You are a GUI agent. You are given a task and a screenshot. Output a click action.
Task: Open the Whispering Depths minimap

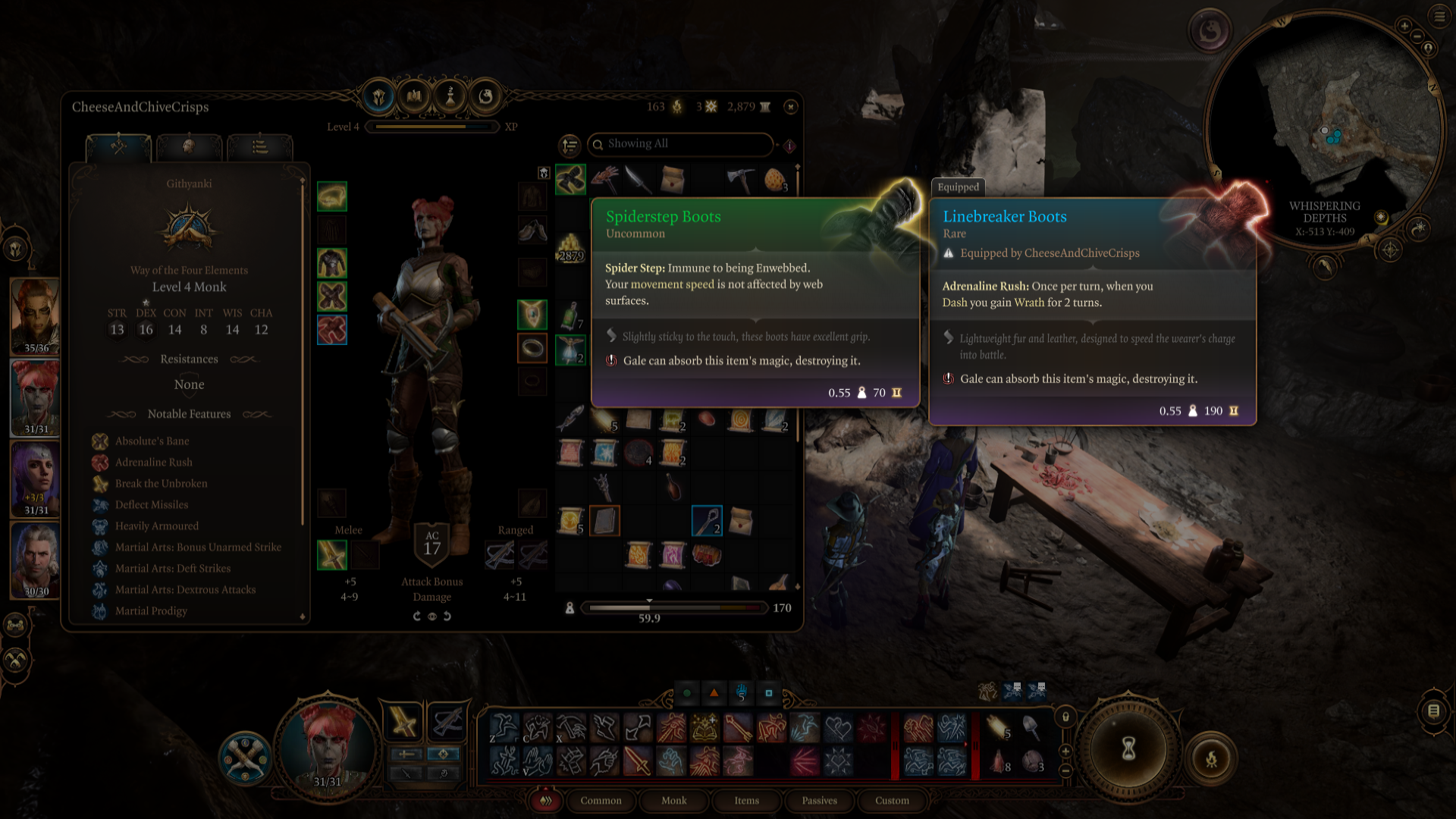[x=1324, y=129]
